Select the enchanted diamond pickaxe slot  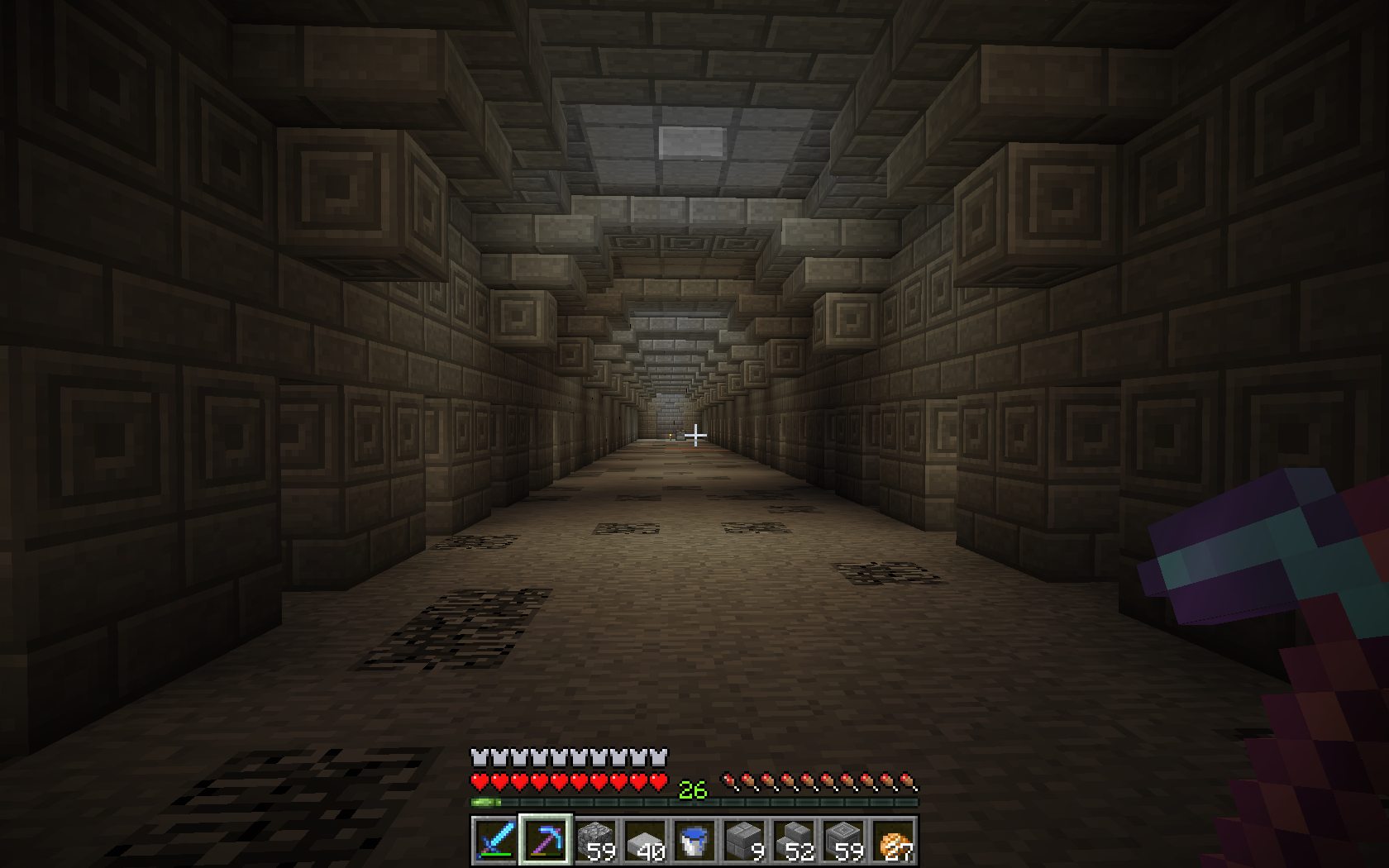[545, 840]
